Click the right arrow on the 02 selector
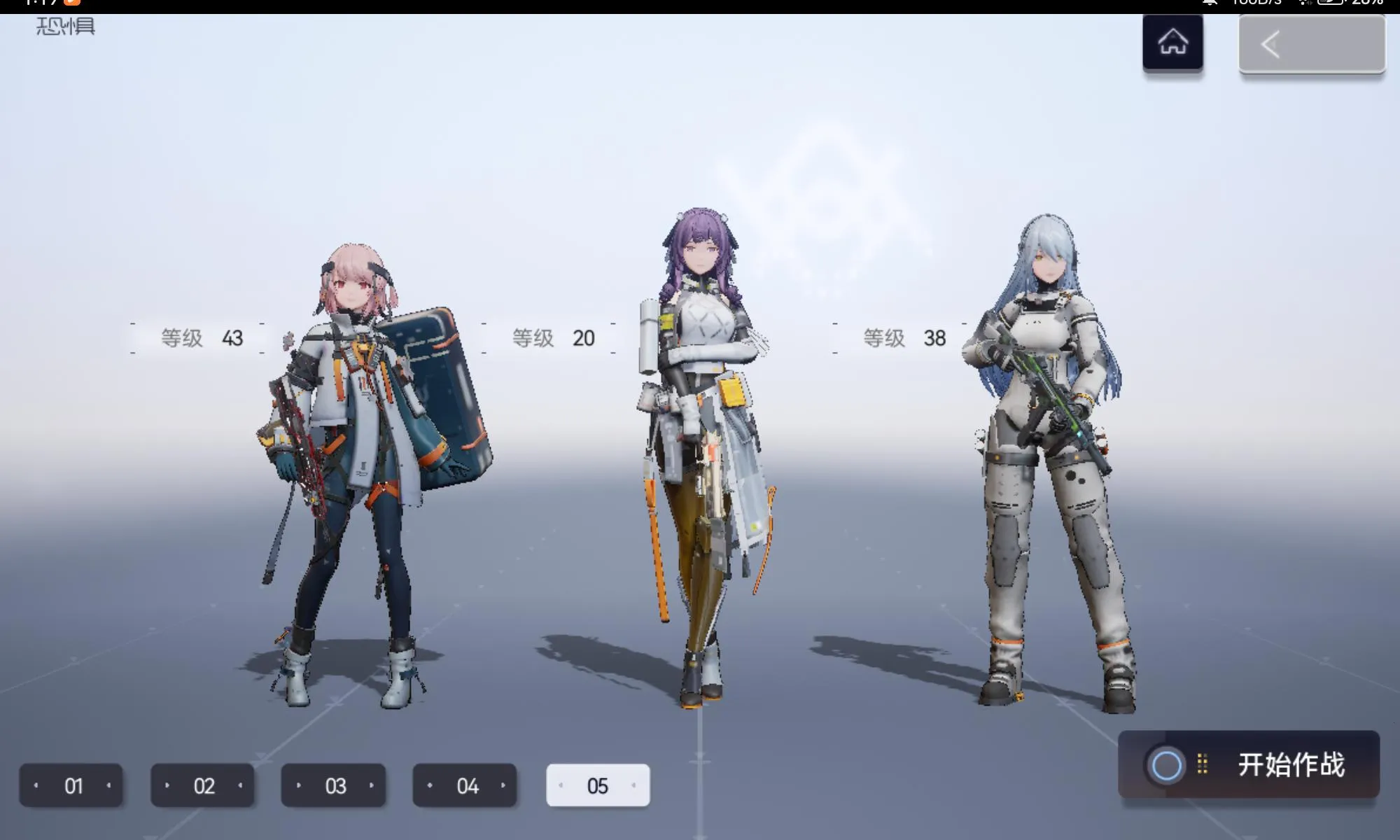Screen dimensions: 1400x840 (x=240, y=785)
